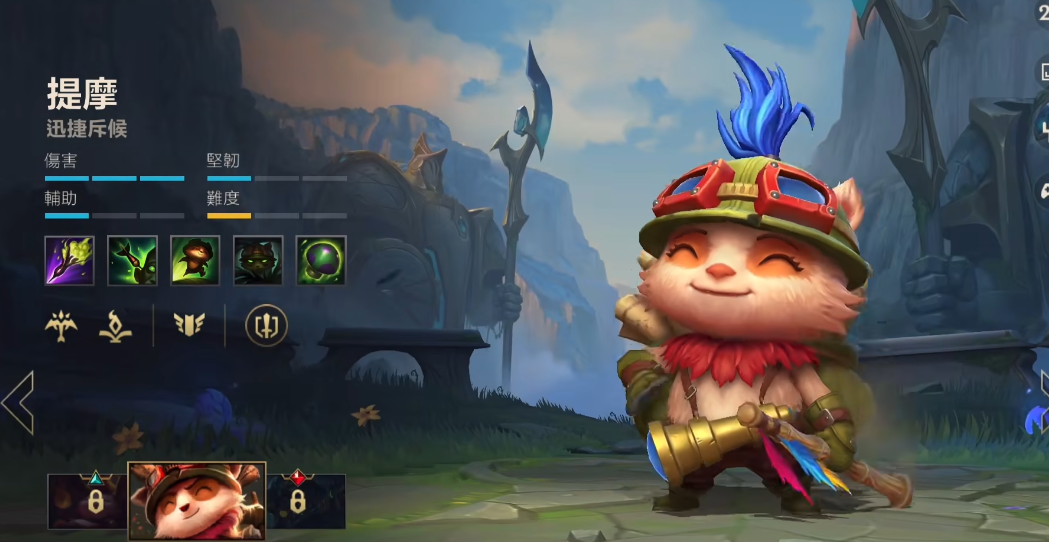Show the blinding dart ability icon details

[x=133, y=261]
